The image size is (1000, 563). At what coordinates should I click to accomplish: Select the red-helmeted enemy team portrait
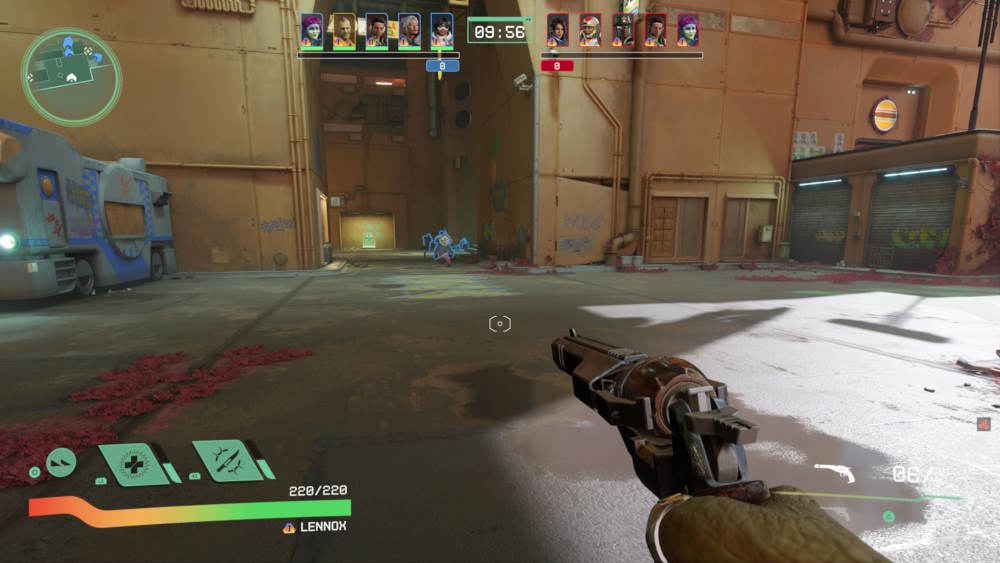click(x=590, y=30)
